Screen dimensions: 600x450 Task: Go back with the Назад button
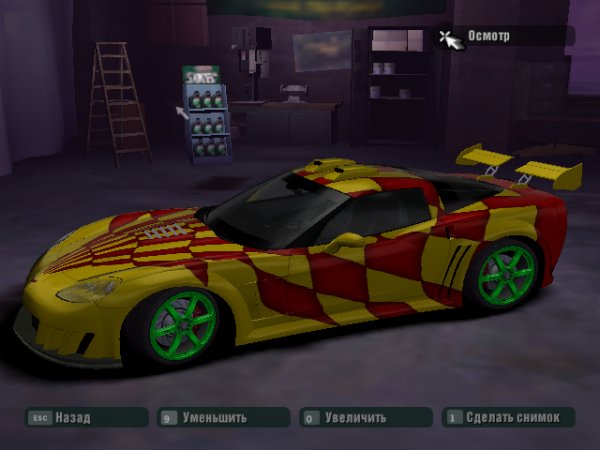click(85, 418)
